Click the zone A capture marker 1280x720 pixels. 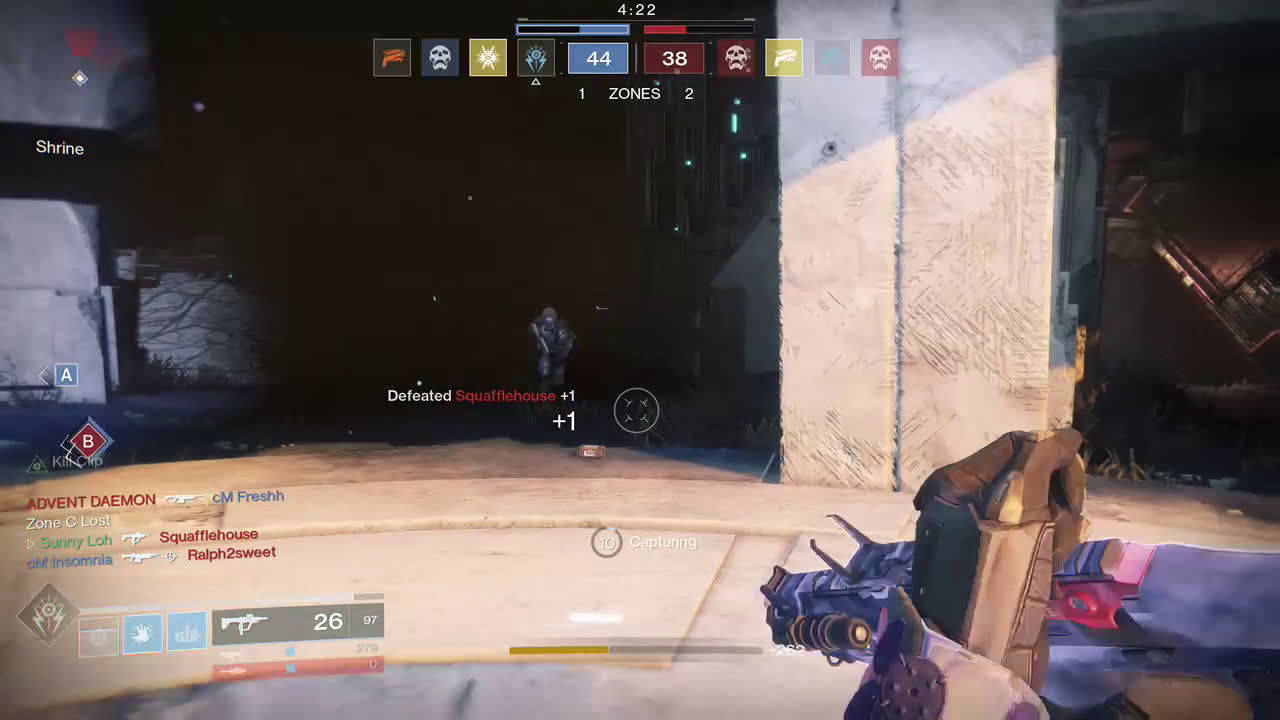pos(66,375)
